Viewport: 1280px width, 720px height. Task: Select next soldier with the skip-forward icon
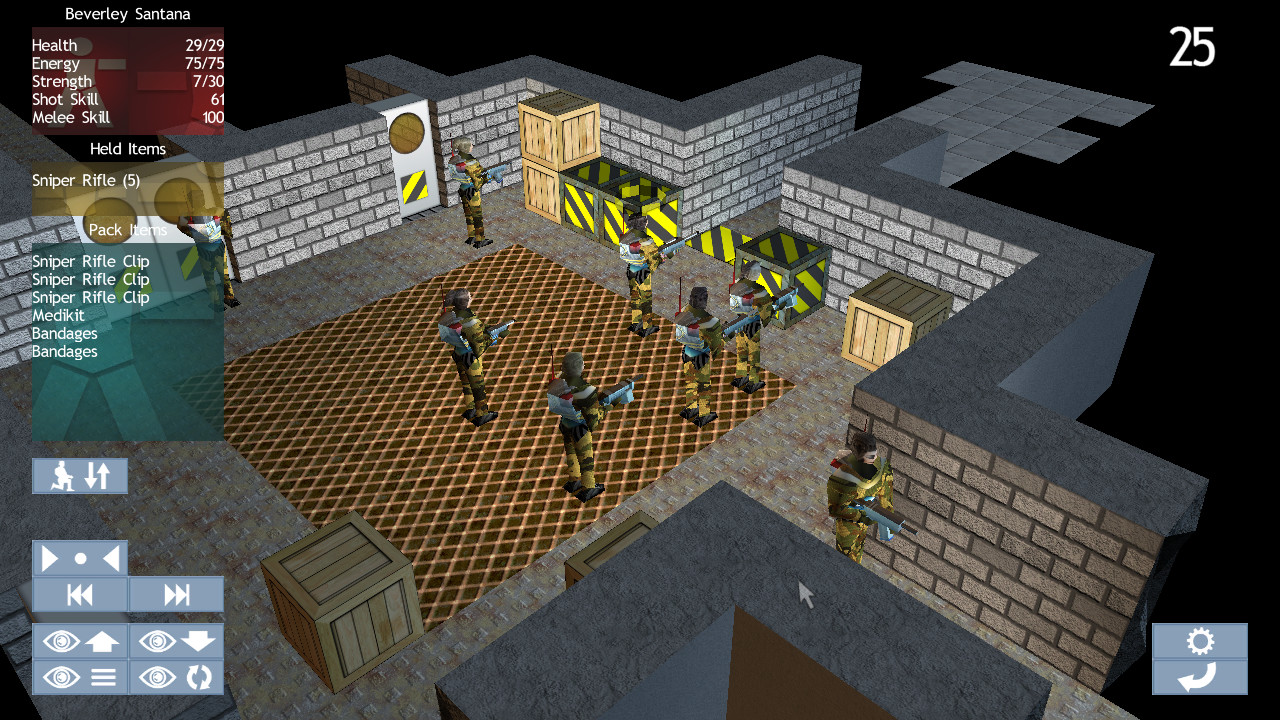coord(177,594)
